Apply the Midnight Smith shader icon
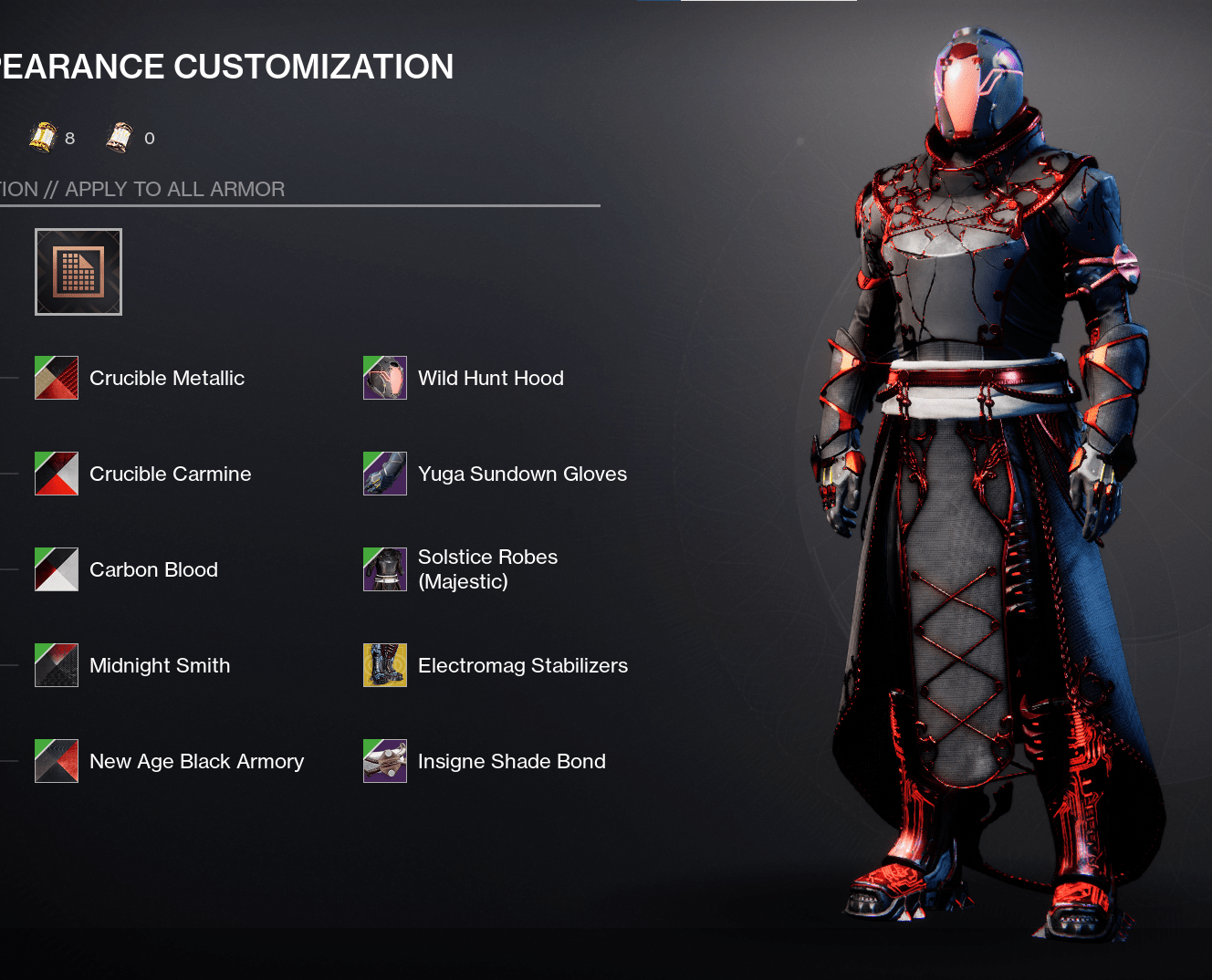The height and width of the screenshot is (980, 1212). 56,665
